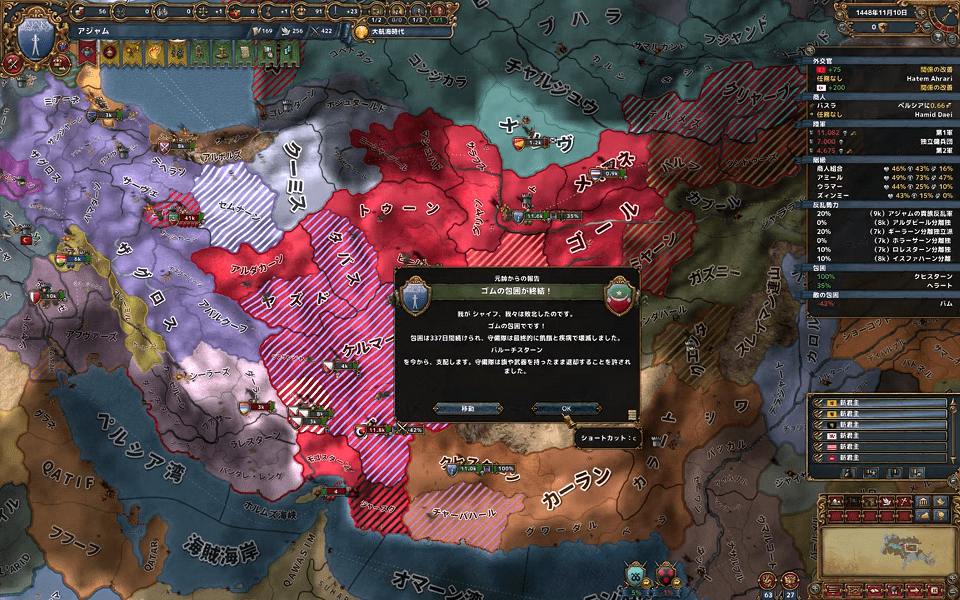The image size is (960, 600).
Task: Select the 独立傭兵団 army row
Action: (880, 141)
